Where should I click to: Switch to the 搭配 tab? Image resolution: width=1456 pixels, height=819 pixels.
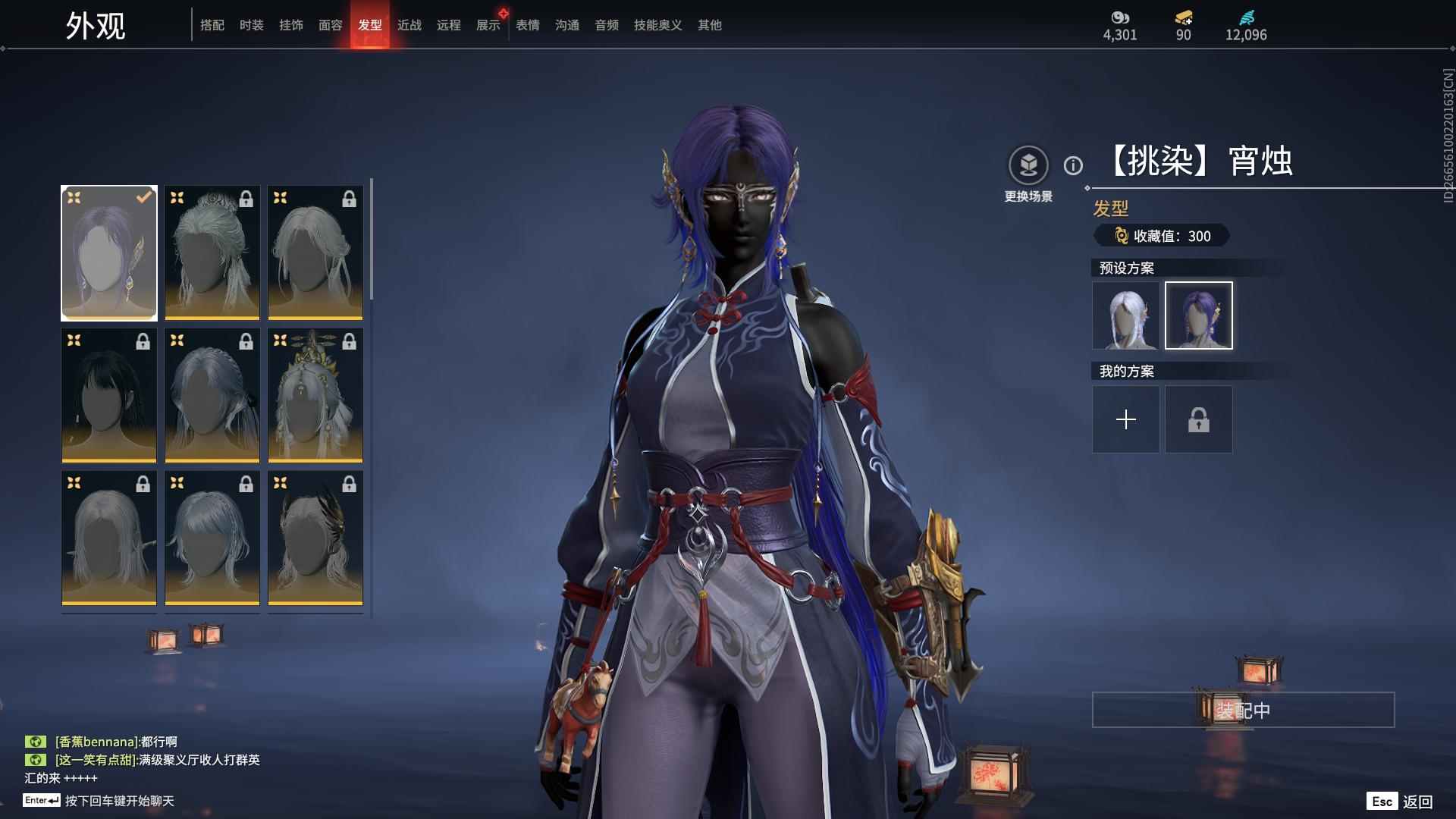(x=212, y=25)
